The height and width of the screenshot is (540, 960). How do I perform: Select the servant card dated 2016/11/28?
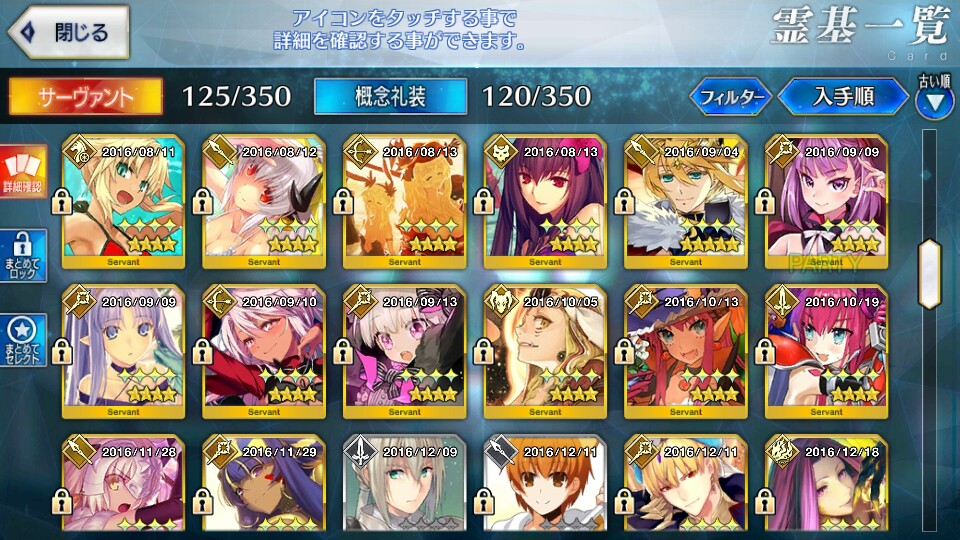(123, 485)
